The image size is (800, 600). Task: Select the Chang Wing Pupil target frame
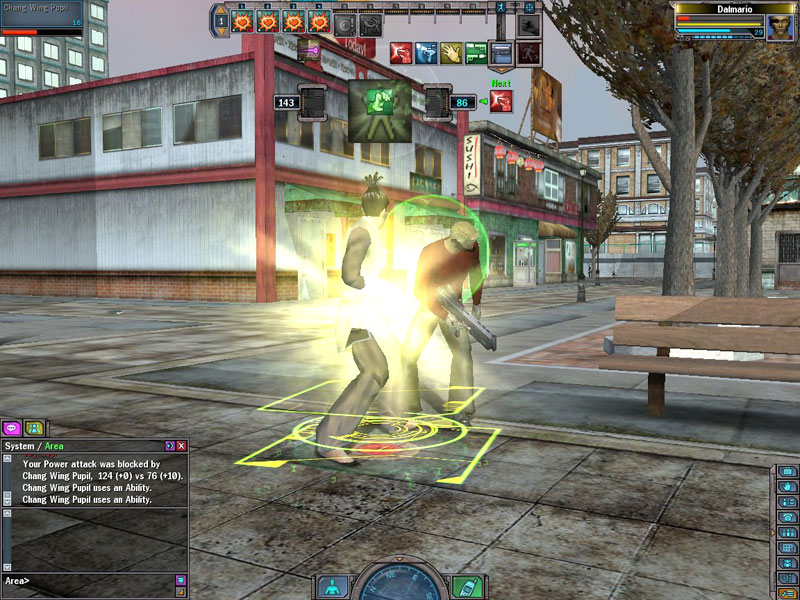tap(41, 18)
